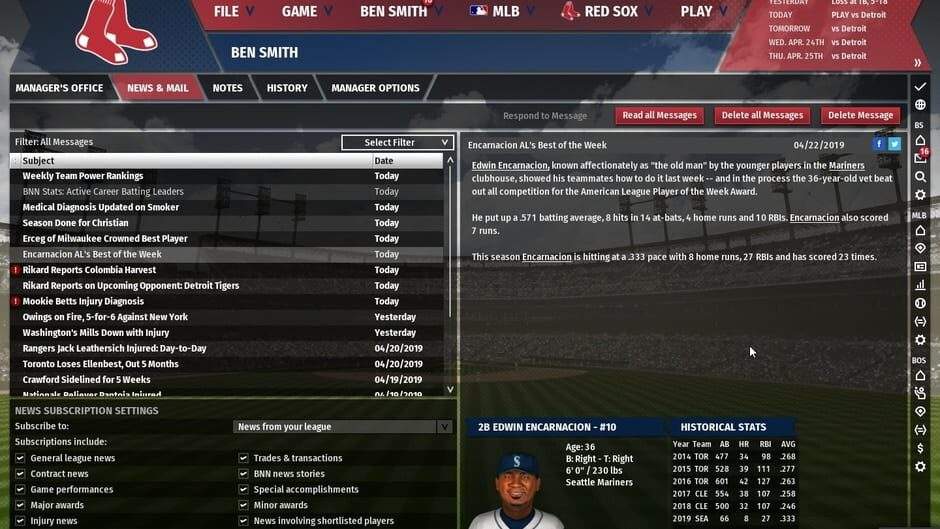This screenshot has height=529, width=940.
Task: Open the Manager Options tab
Action: tap(375, 88)
